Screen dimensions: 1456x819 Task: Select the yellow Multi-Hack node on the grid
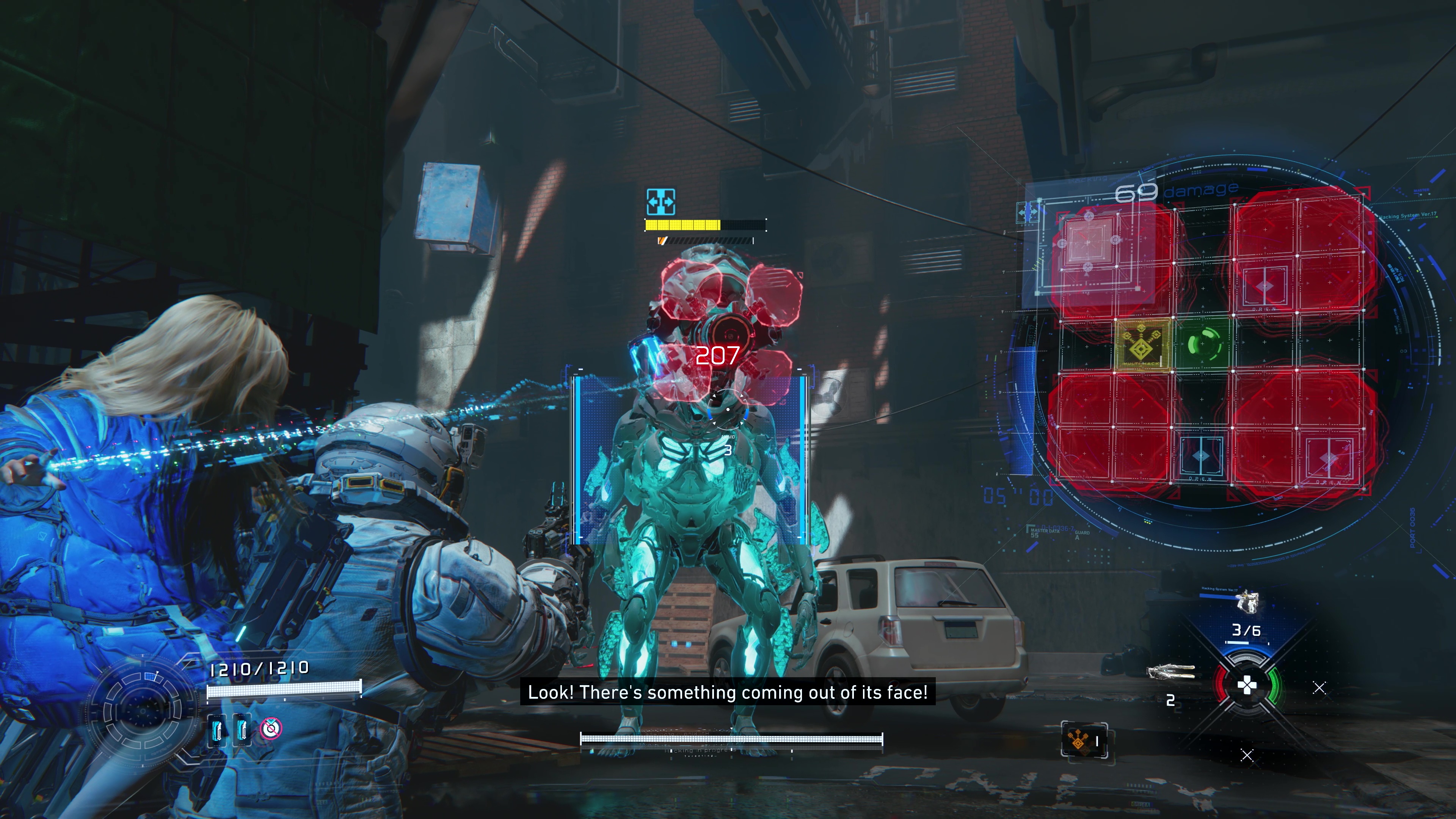click(1142, 344)
